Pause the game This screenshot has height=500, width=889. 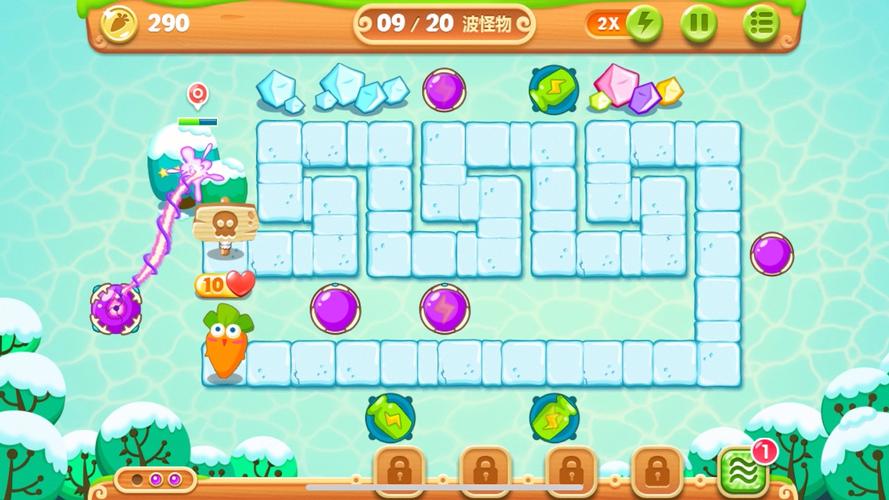(x=699, y=23)
